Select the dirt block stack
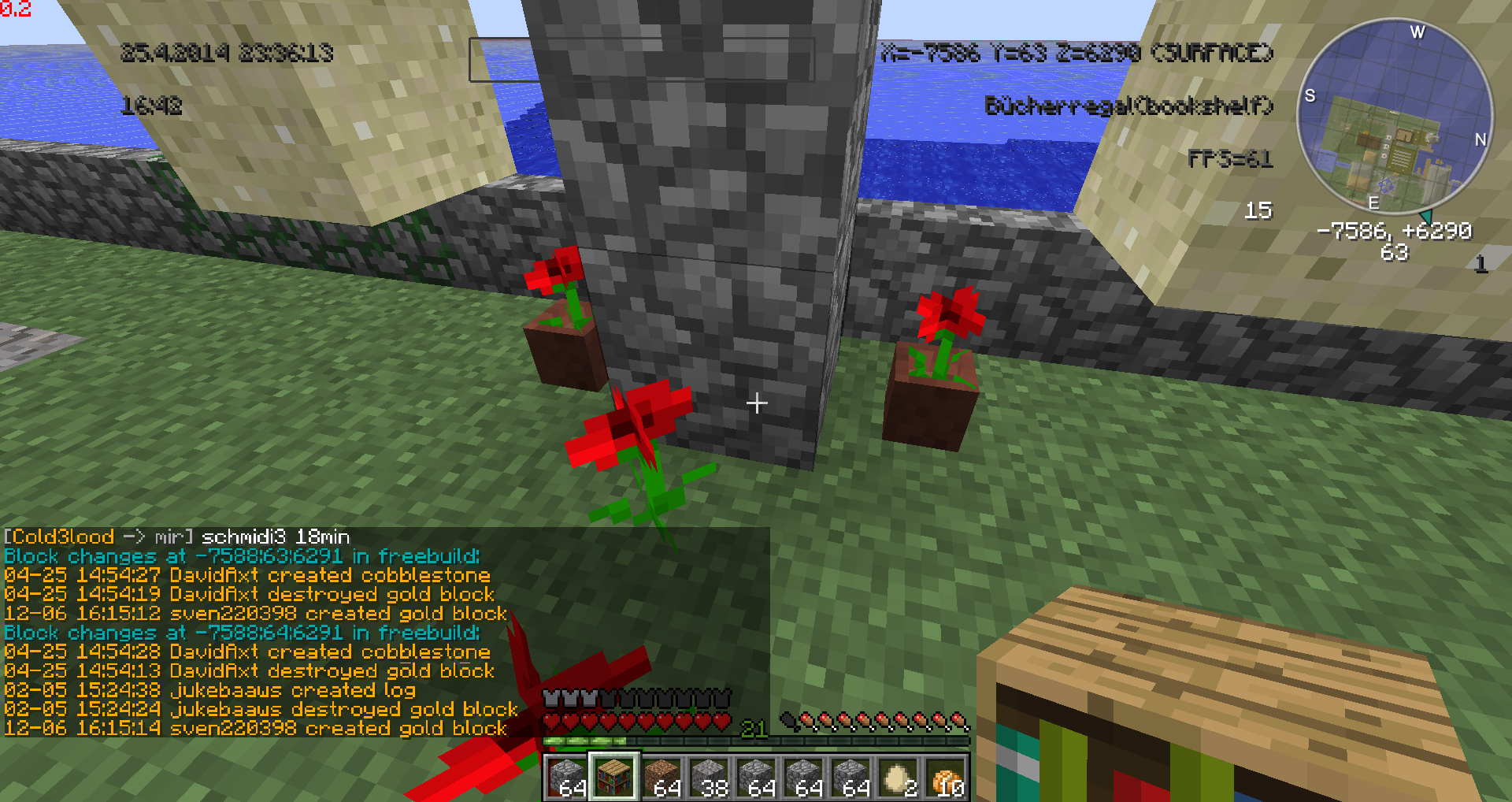Viewport: 1512px width, 802px height. click(x=661, y=776)
